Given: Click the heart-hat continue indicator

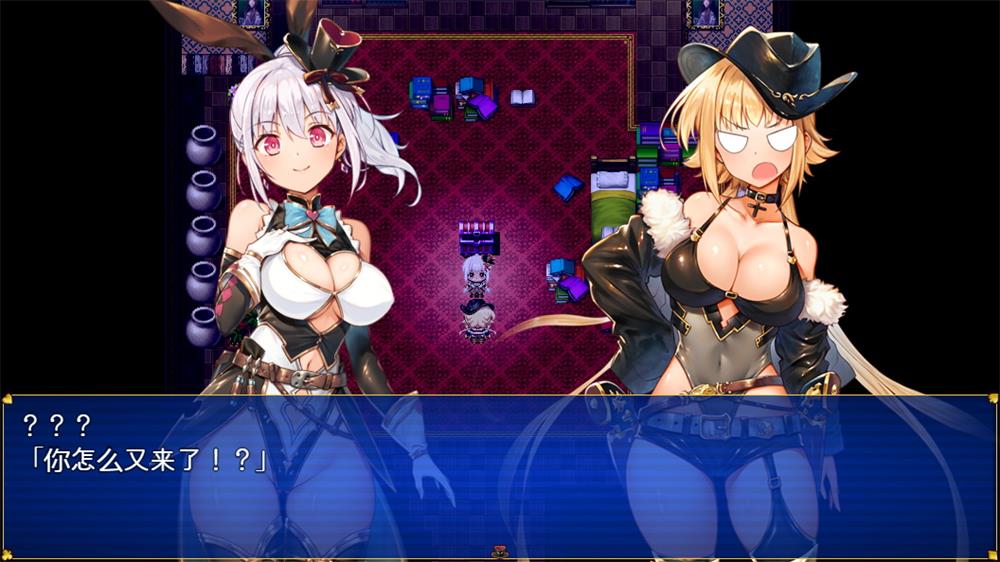Looking at the screenshot, I should click(x=499, y=551).
